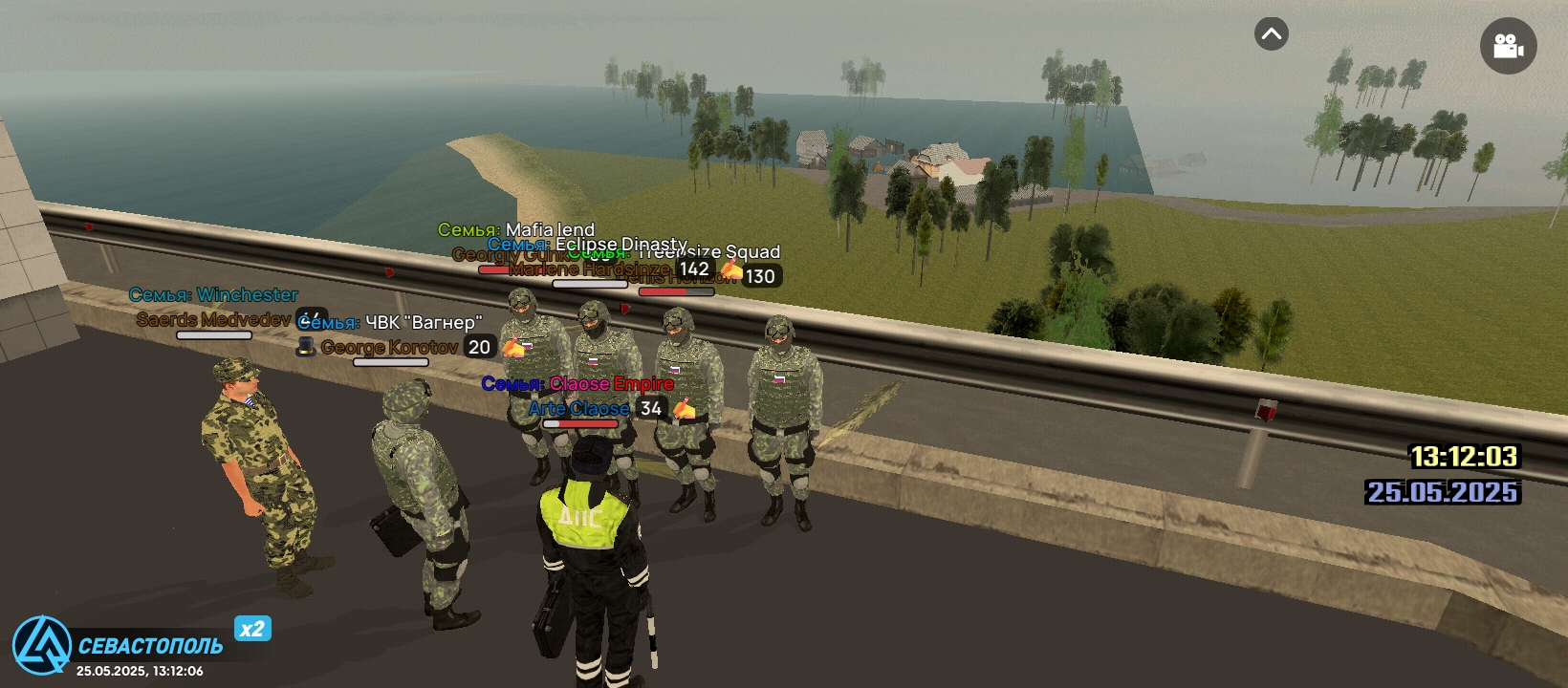Expand the hidden top menu with the chevron
The image size is (1568, 688).
coord(1270,34)
